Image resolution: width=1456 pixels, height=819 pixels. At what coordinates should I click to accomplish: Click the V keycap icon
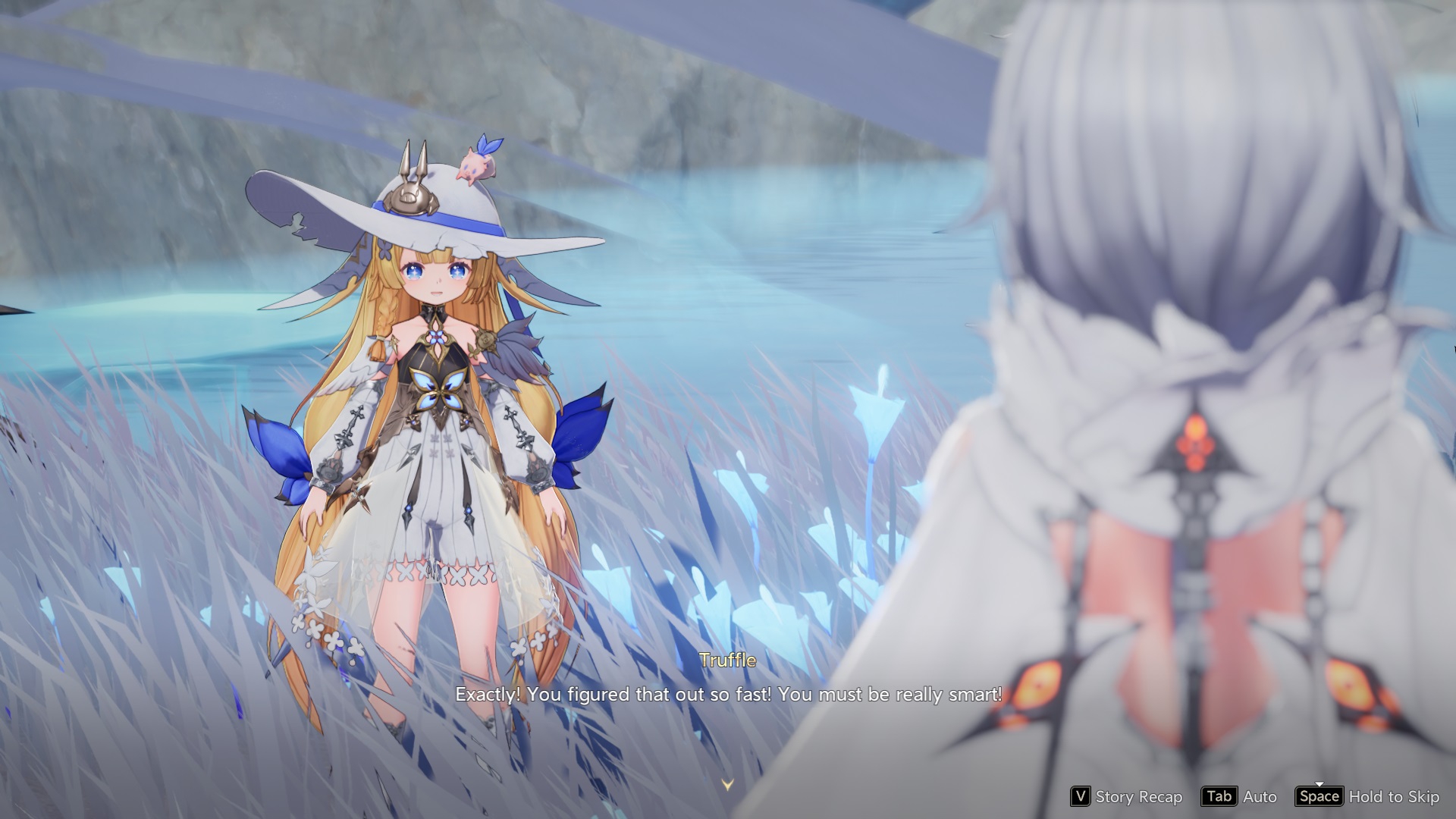pyautogui.click(x=1081, y=797)
